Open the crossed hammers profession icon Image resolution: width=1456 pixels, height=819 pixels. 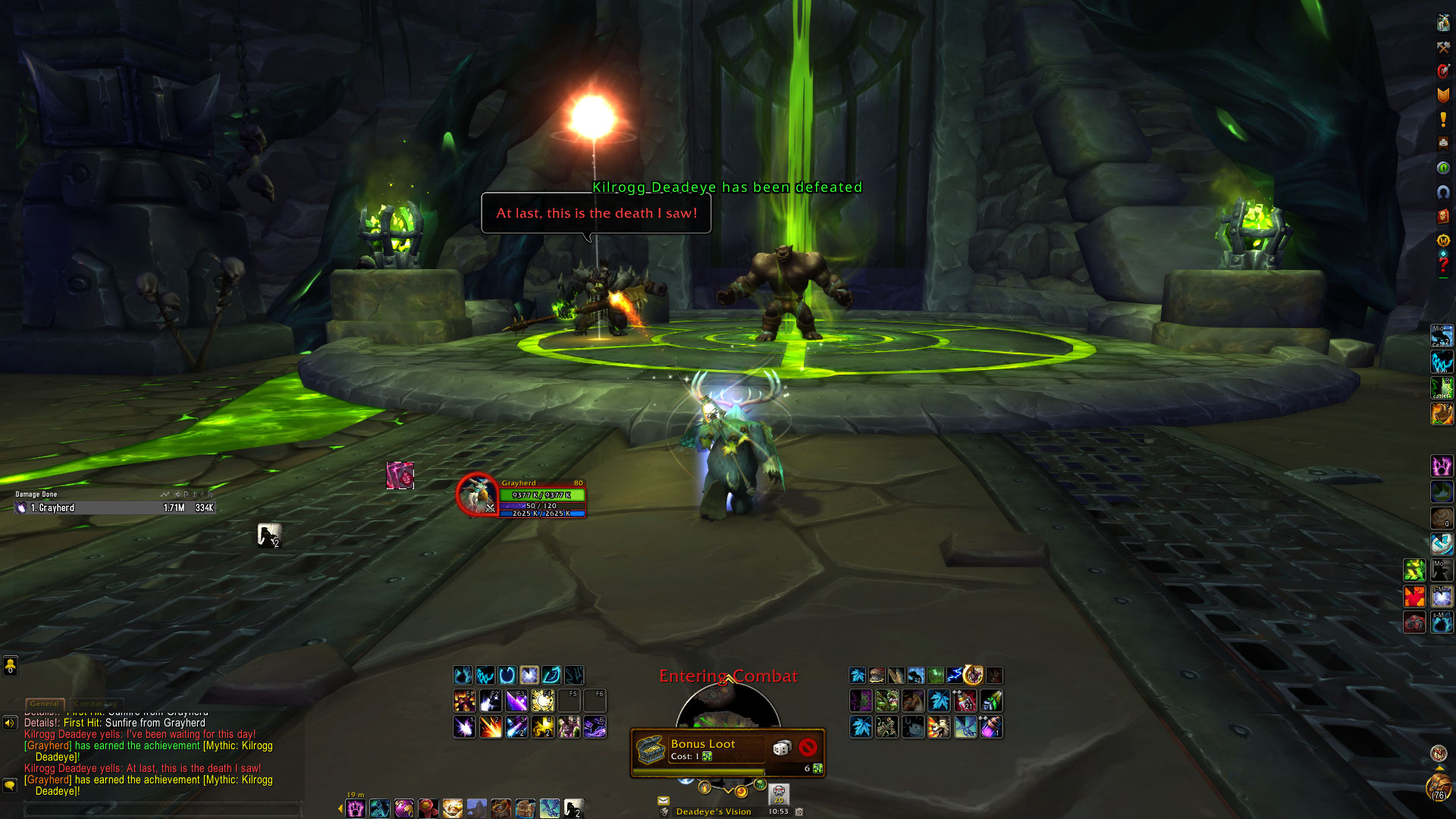coord(1443,47)
